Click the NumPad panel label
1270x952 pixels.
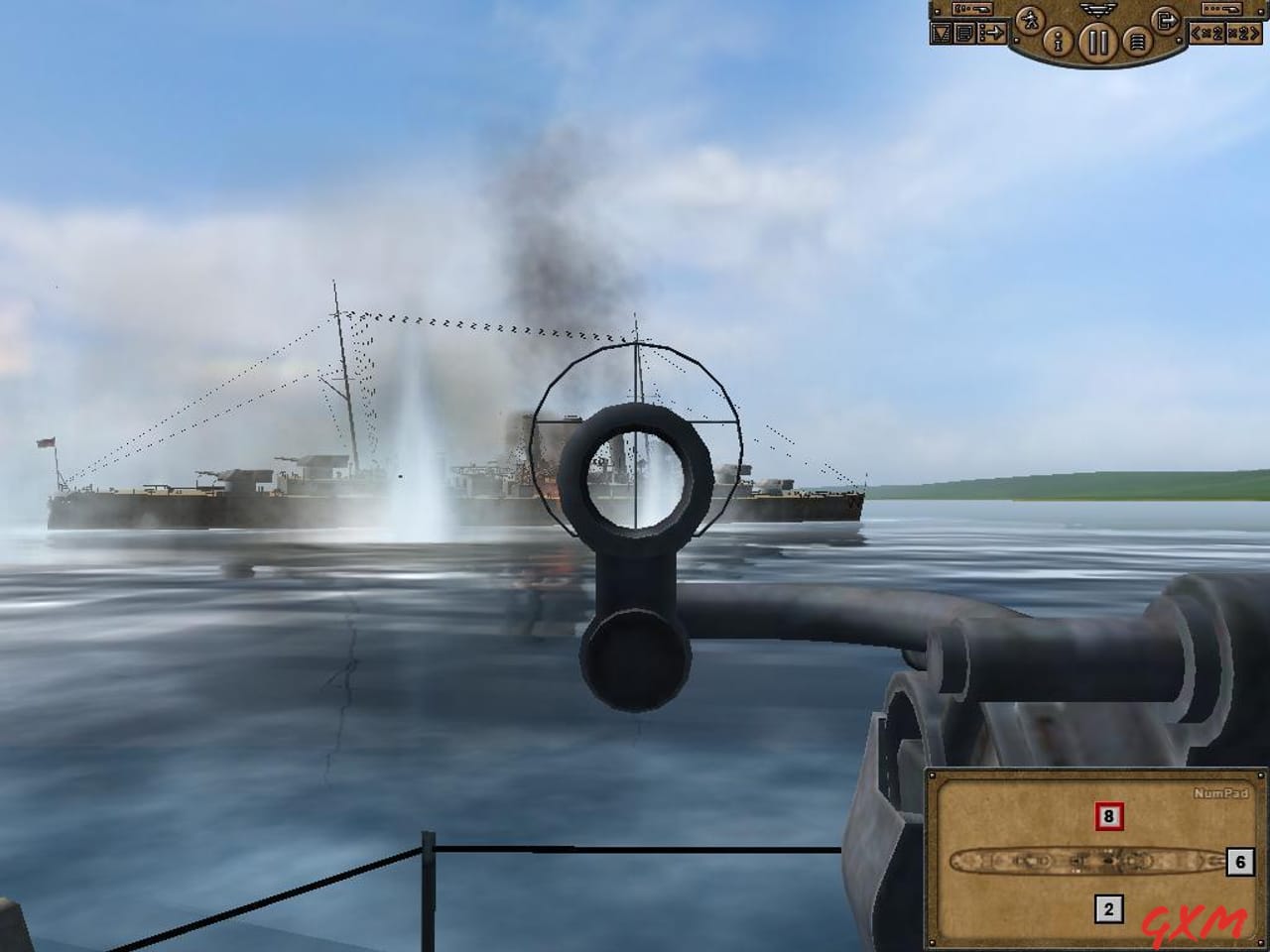(x=1221, y=793)
